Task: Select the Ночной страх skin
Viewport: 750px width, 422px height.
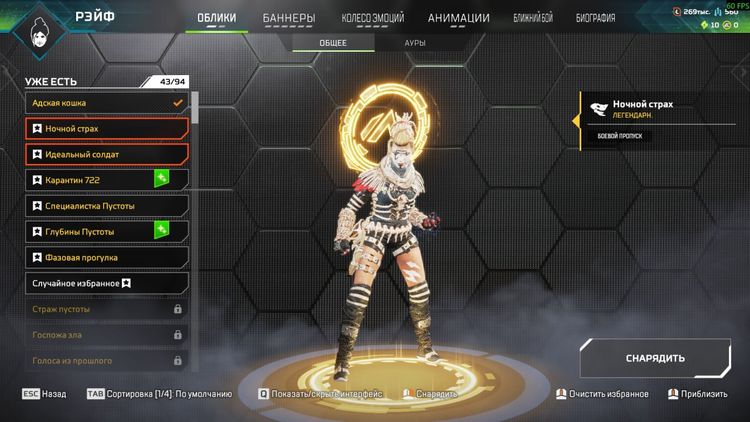Action: click(x=106, y=128)
